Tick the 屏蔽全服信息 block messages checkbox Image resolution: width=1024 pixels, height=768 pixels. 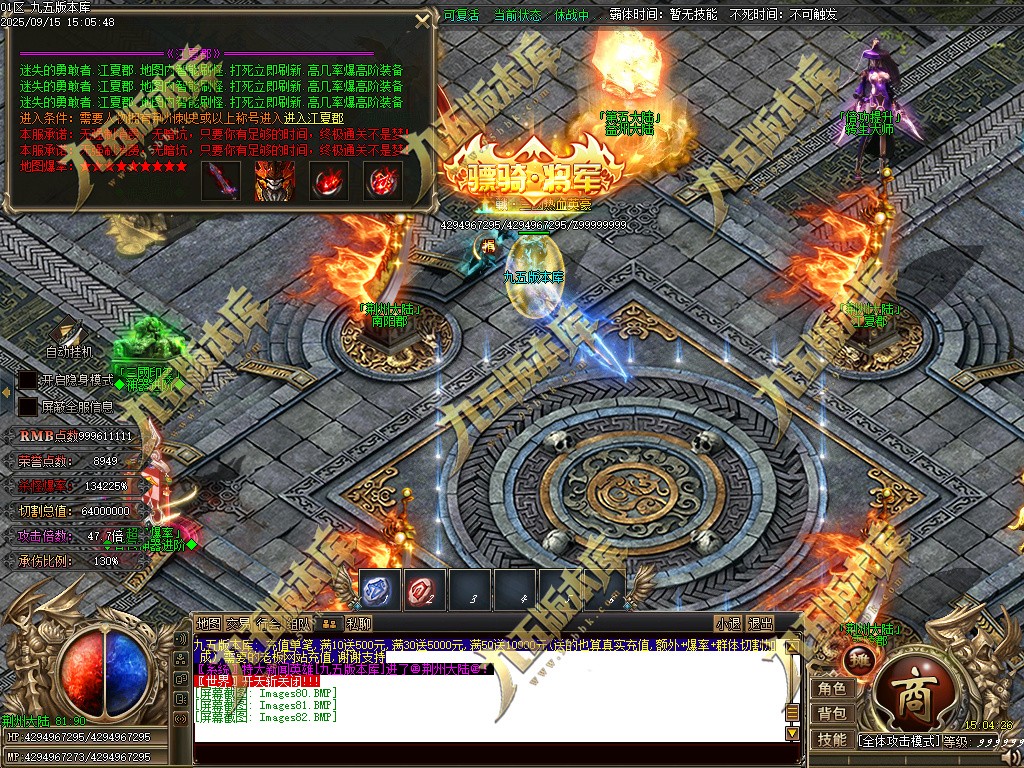(x=27, y=407)
